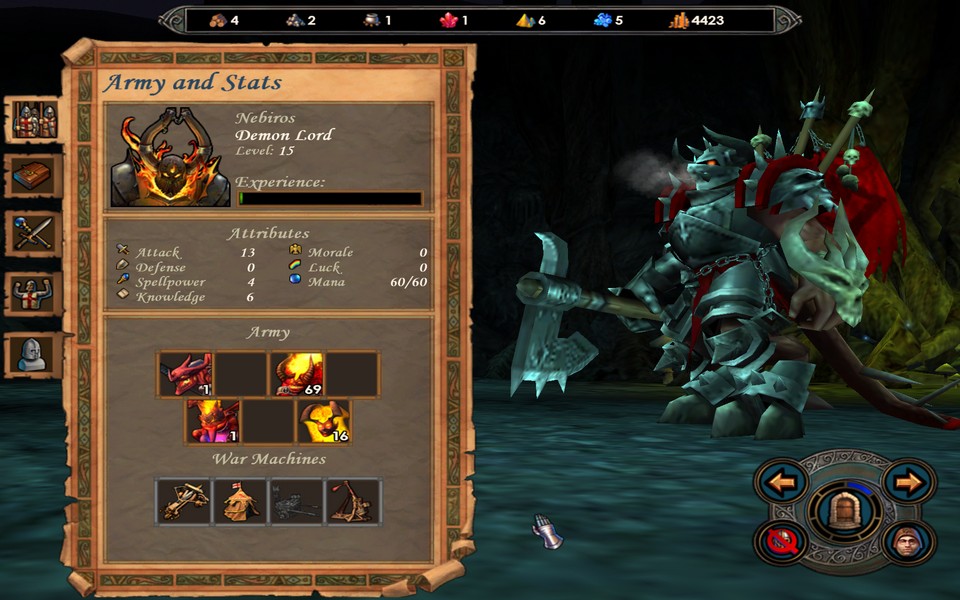Screen dimensions: 960x600
Task: Switch to the army soldiers tab
Action: [x=35, y=119]
